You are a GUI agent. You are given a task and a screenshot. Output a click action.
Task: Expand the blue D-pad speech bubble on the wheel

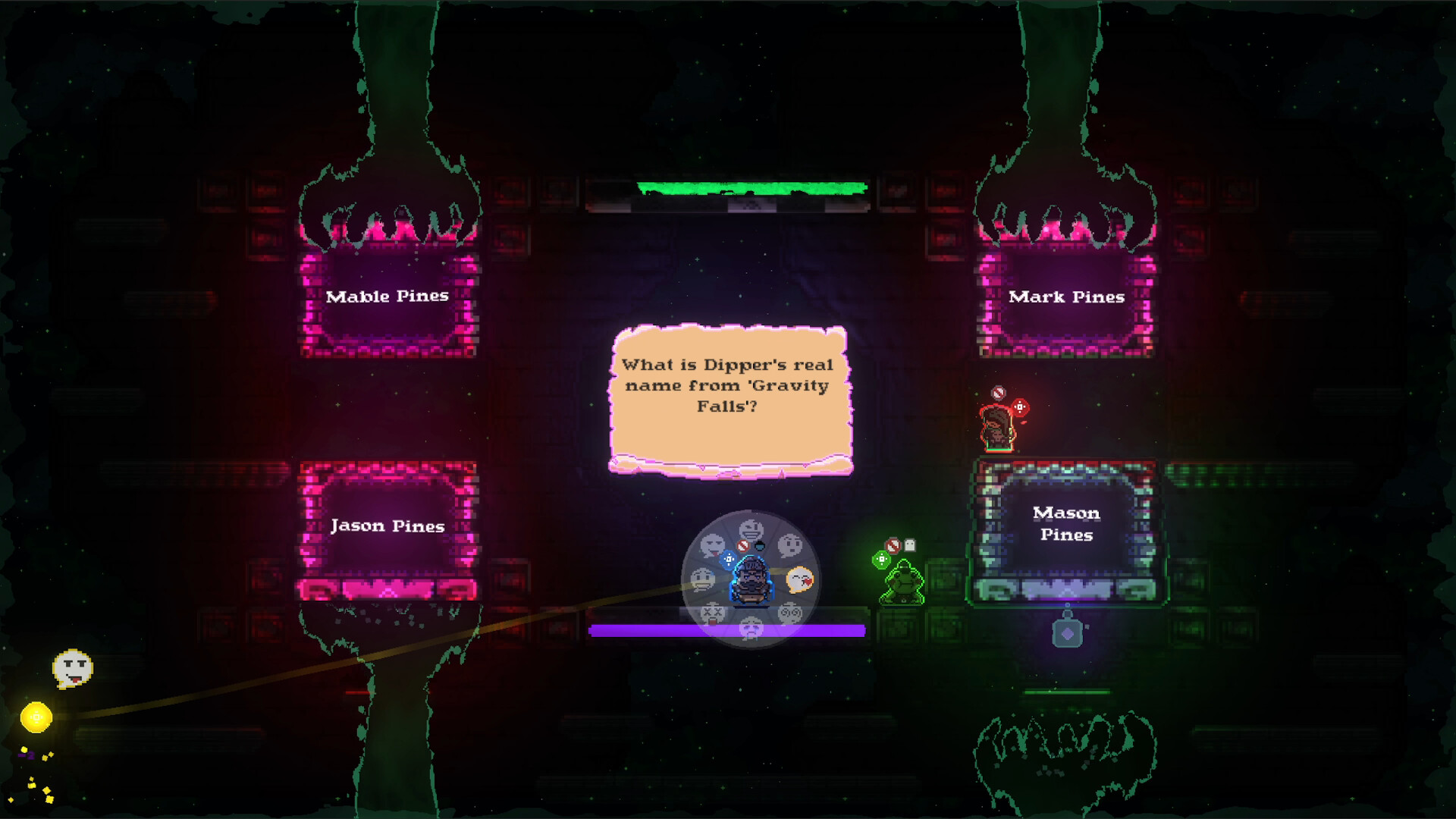pyautogui.click(x=729, y=559)
